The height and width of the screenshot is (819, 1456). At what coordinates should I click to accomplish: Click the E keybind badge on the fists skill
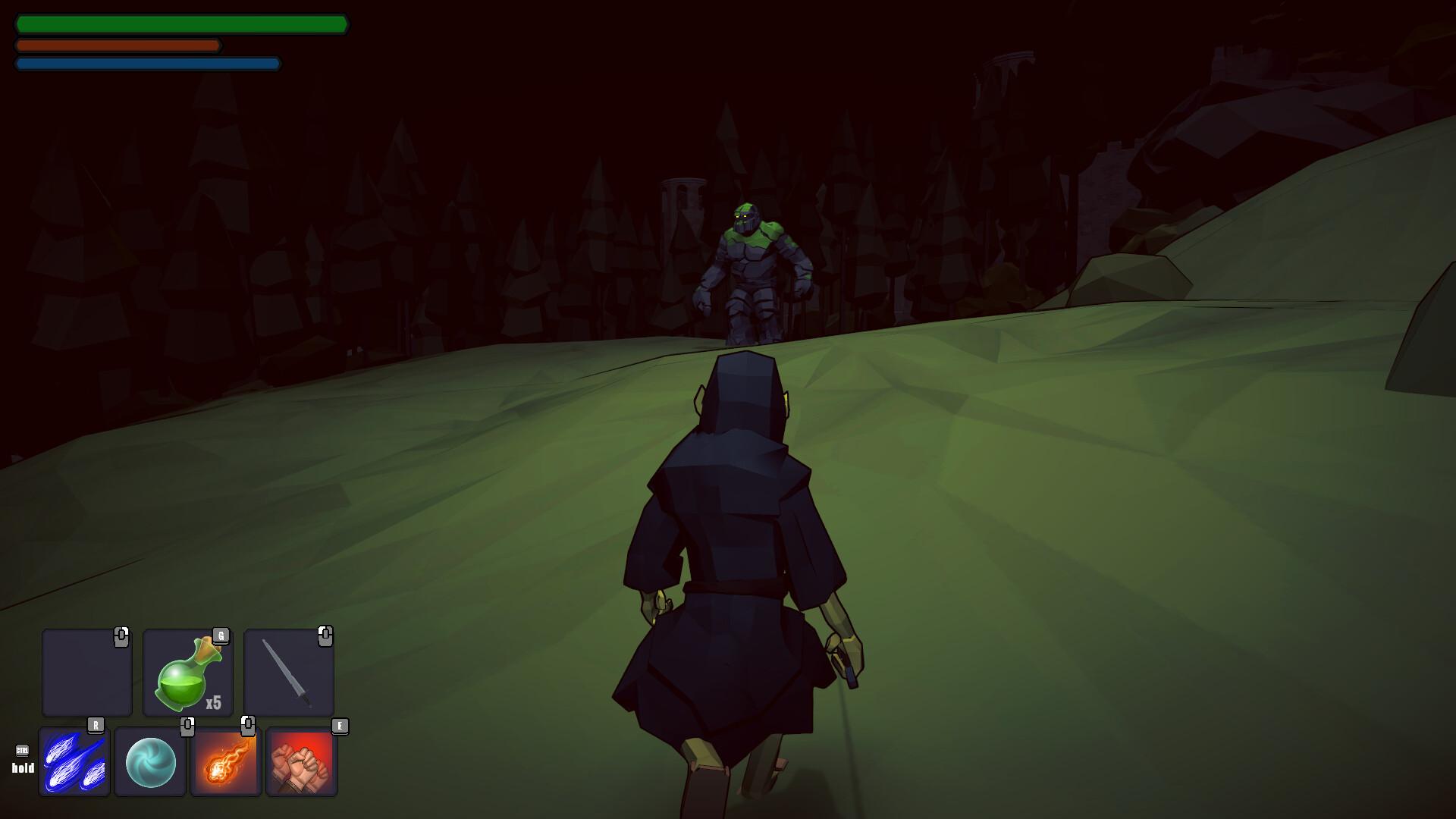pos(340,726)
